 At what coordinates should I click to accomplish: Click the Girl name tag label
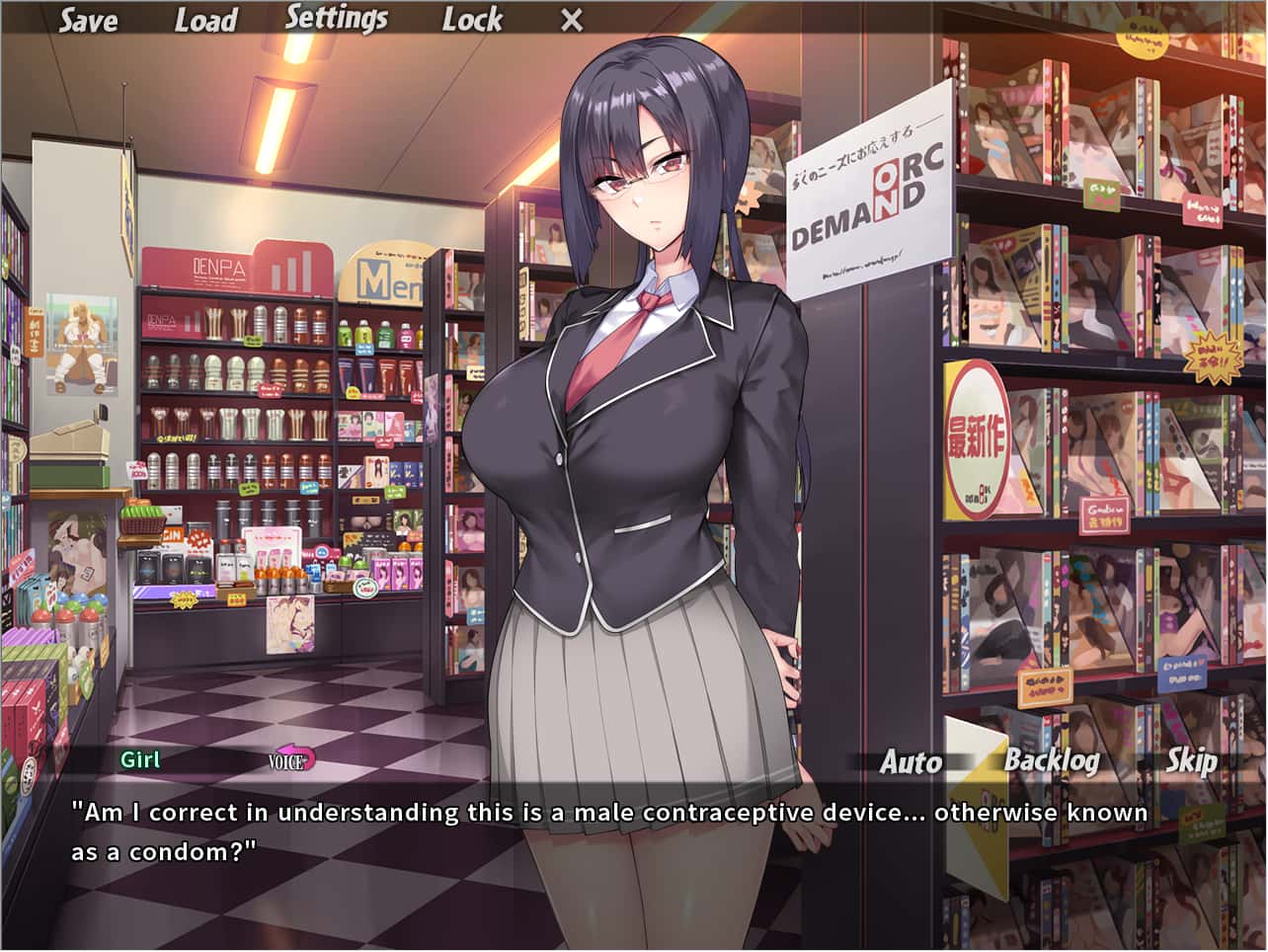point(141,760)
